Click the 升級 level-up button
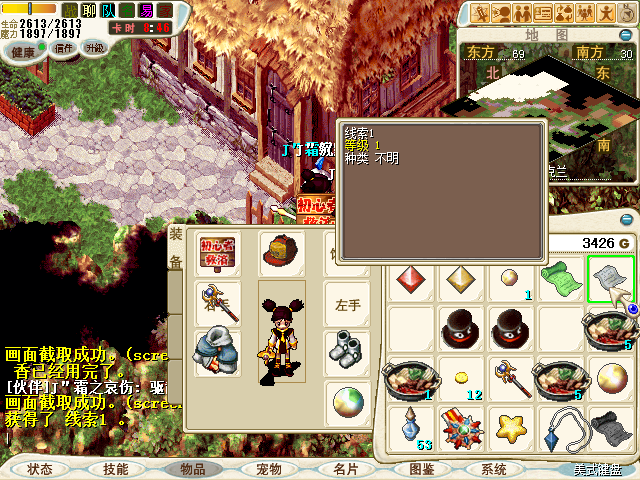 click(x=95, y=47)
